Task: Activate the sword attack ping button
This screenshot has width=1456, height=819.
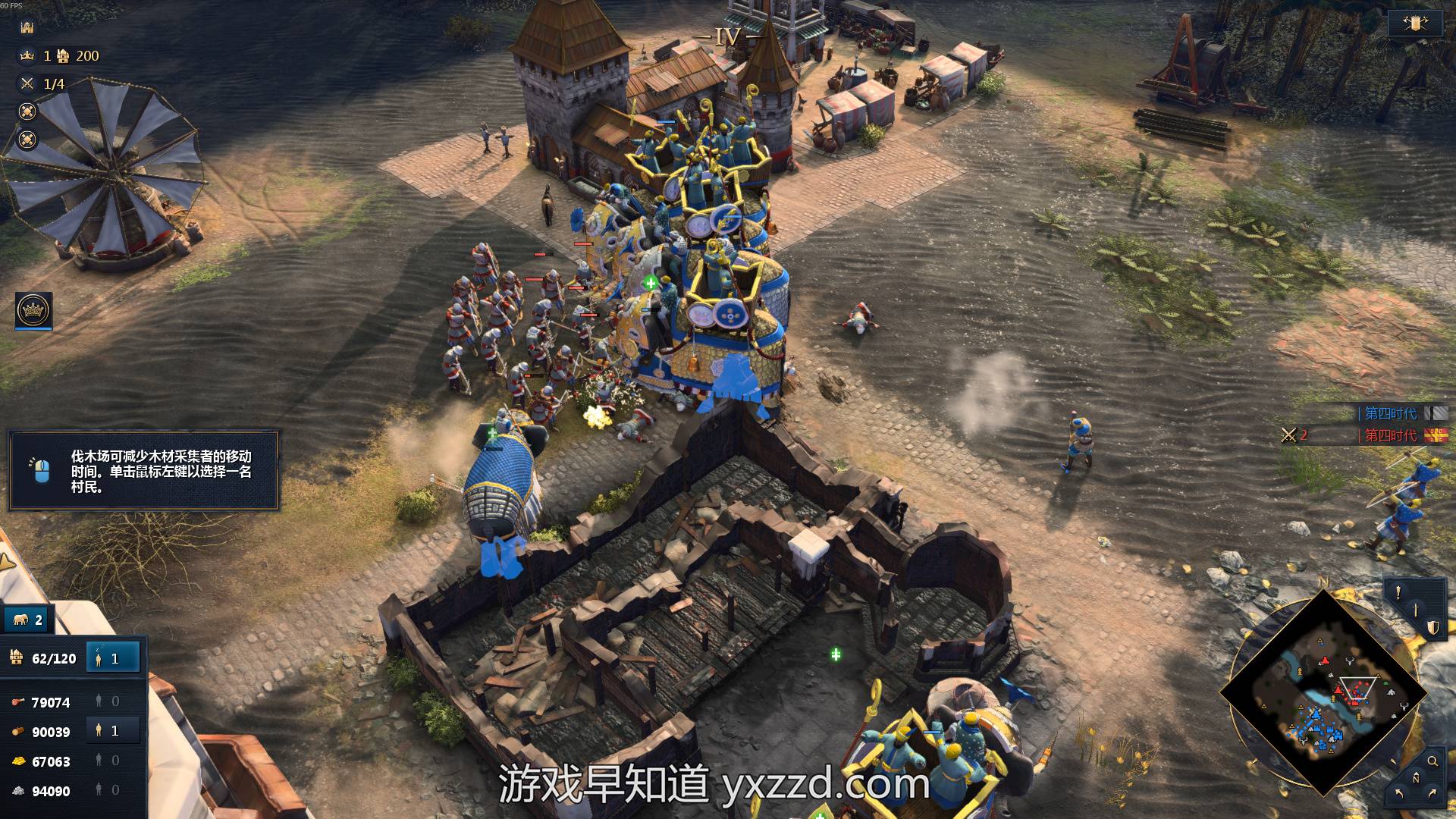Action: tap(1416, 610)
